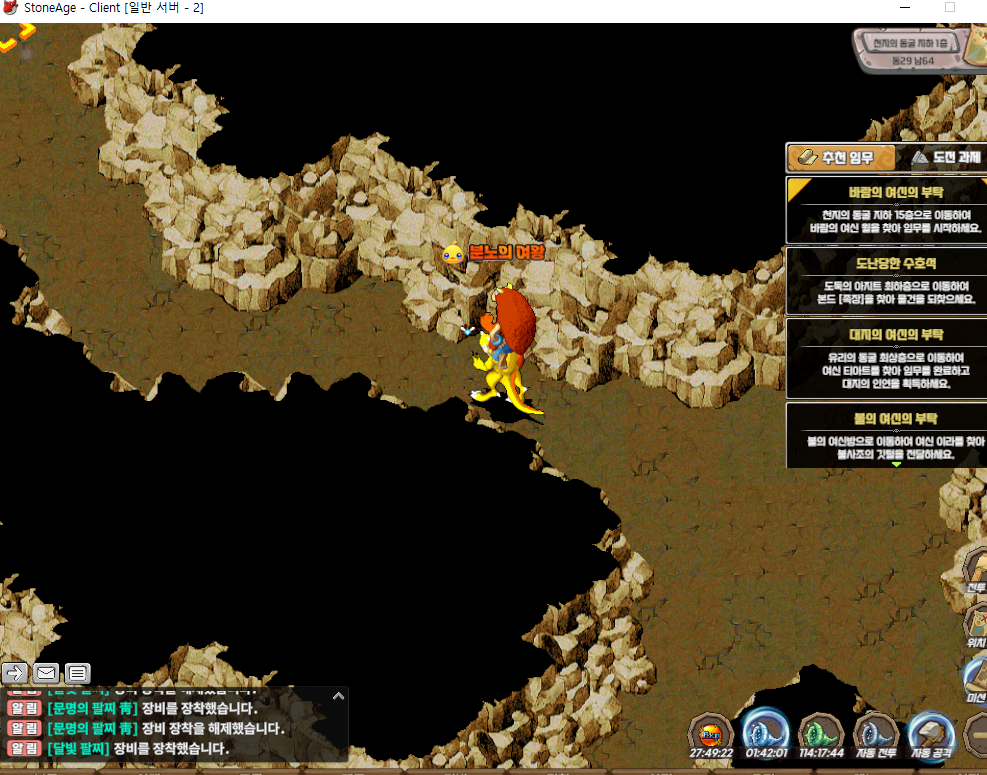The height and width of the screenshot is (775, 987).
Task: Collapse the chat box with the up arrow
Action: pos(338,696)
